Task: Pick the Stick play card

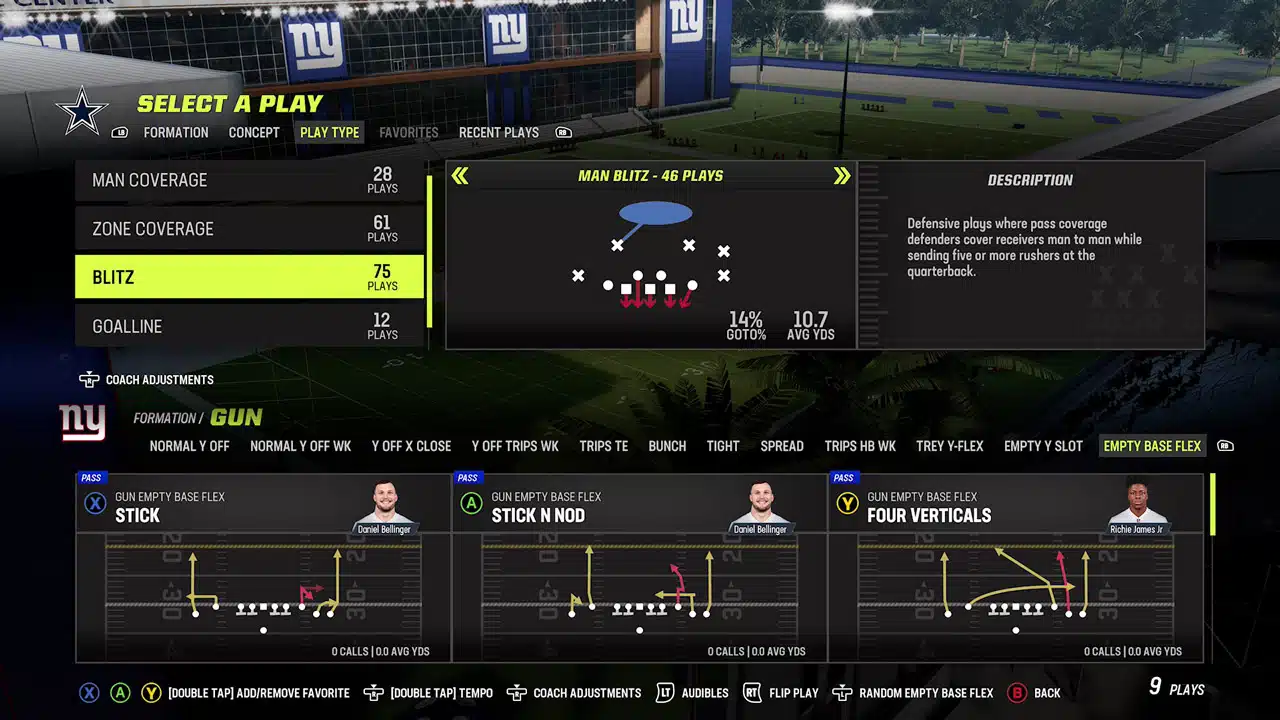Action: [x=263, y=567]
